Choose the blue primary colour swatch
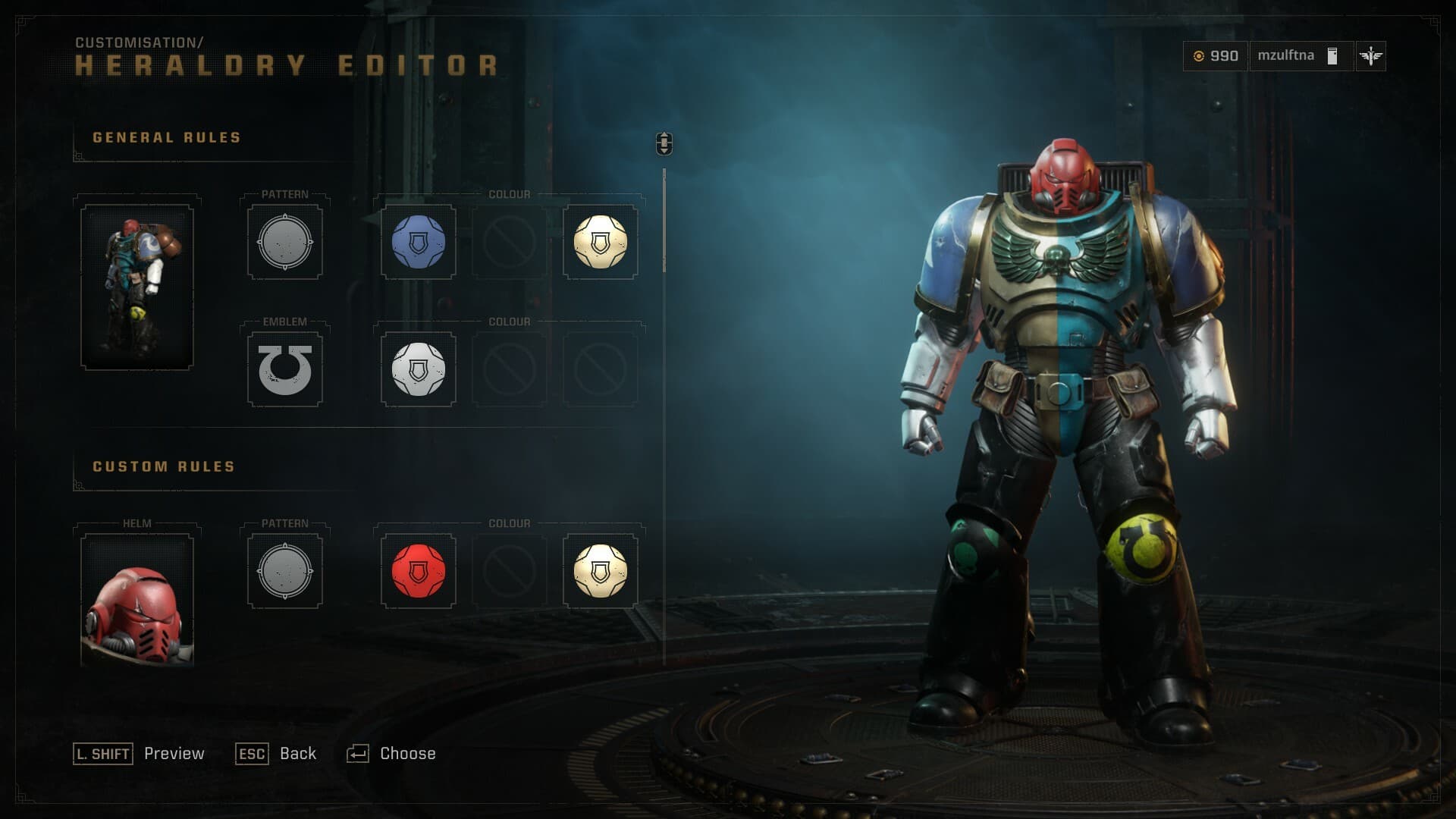This screenshot has width=1456, height=819. tap(418, 243)
